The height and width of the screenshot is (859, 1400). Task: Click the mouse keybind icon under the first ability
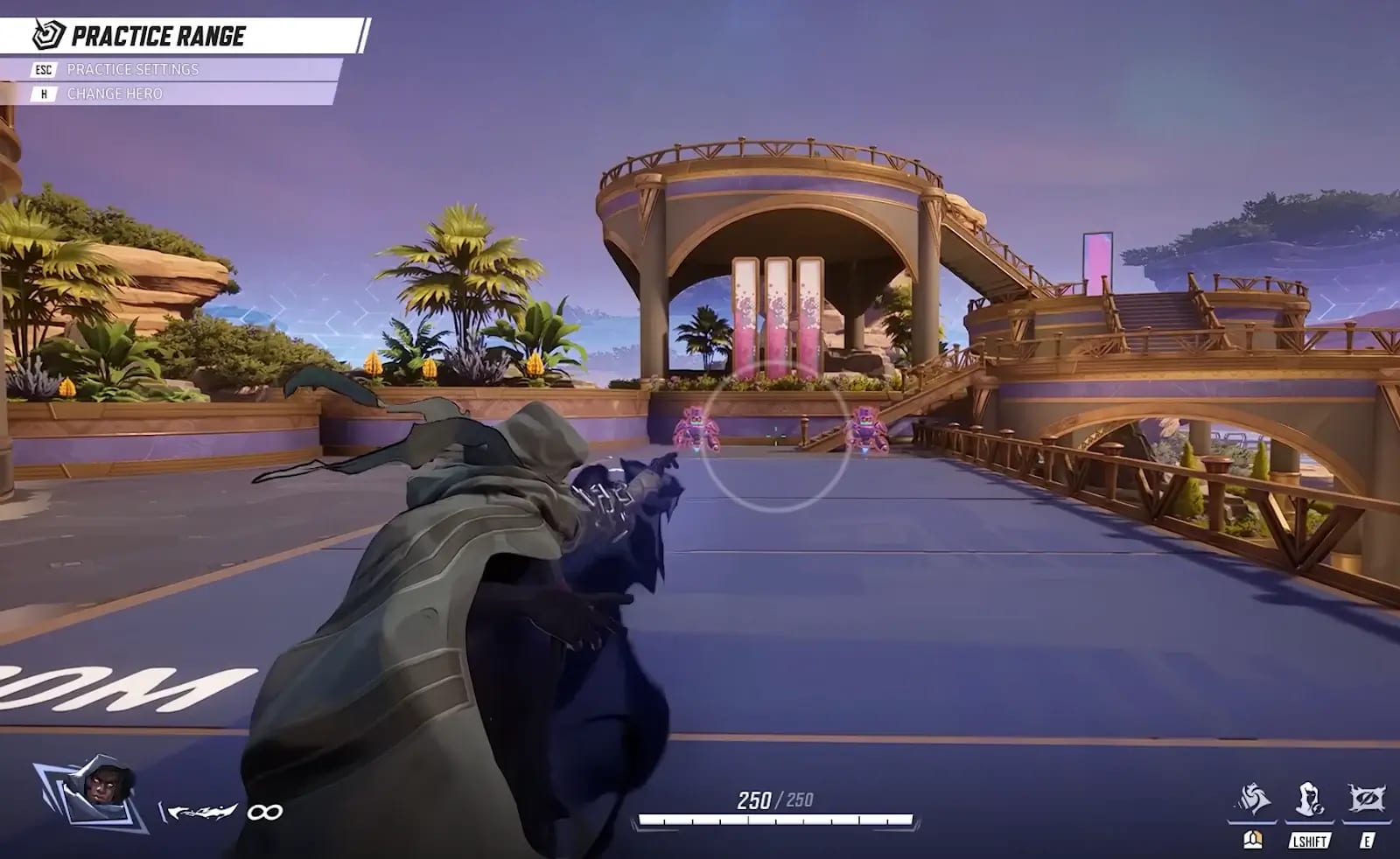(1253, 840)
